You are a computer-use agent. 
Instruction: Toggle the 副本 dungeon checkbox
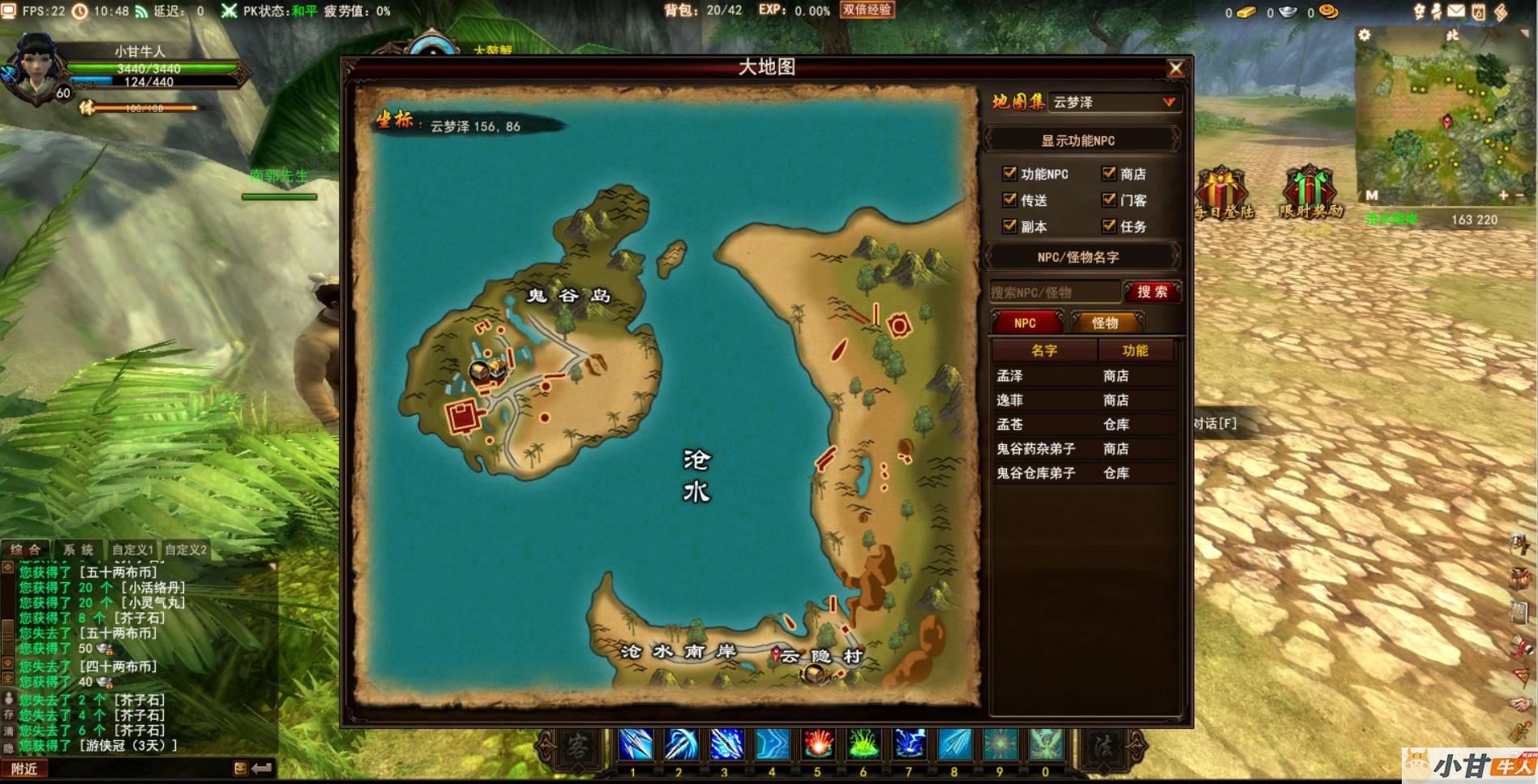coord(1009,226)
